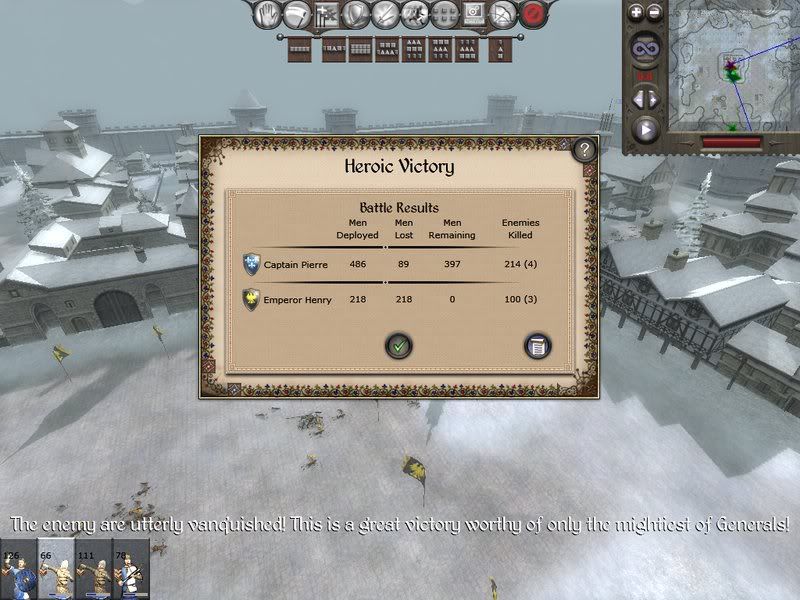Open help with the question mark button

(585, 150)
